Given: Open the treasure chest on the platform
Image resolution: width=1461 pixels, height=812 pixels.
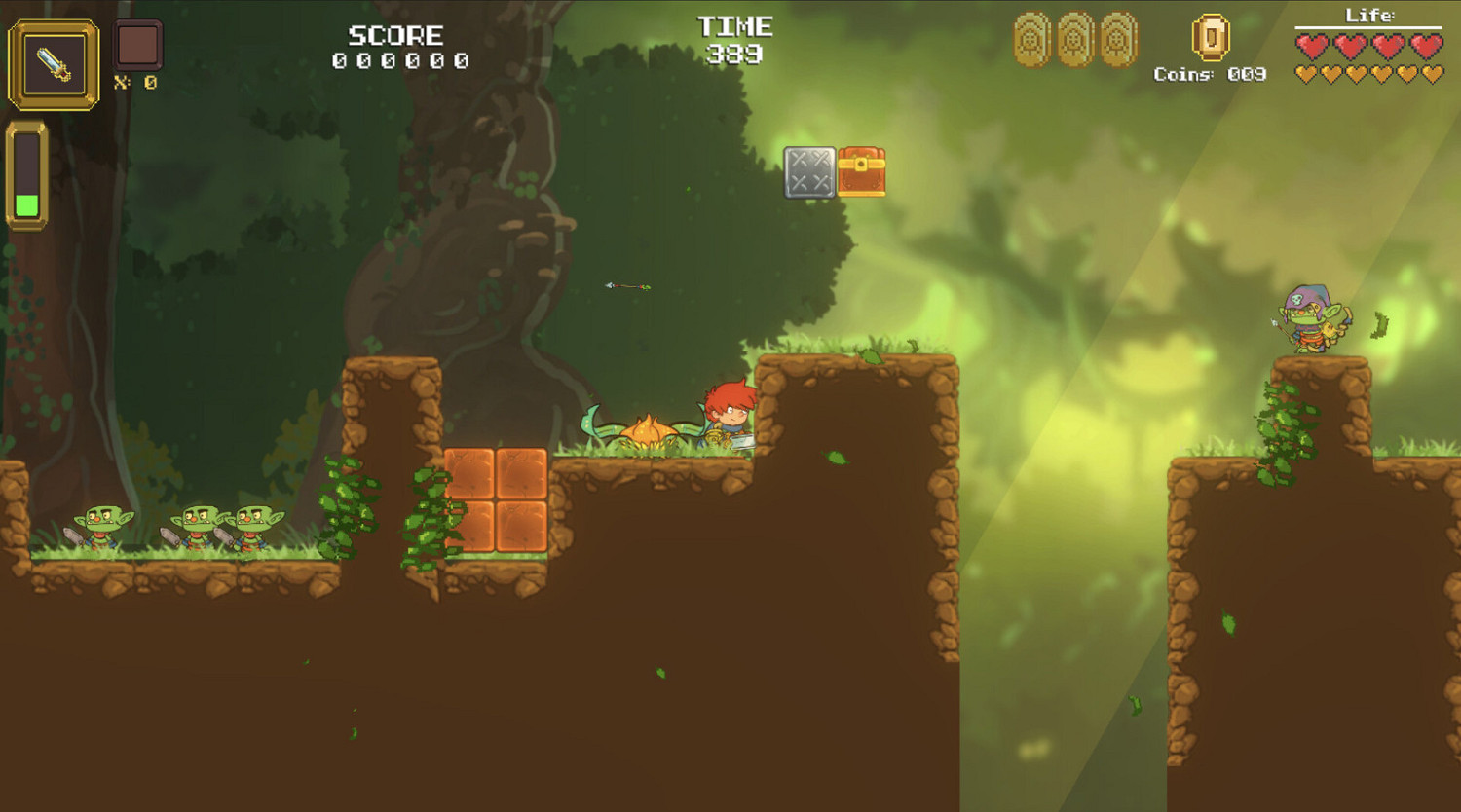Looking at the screenshot, I should click(x=861, y=170).
